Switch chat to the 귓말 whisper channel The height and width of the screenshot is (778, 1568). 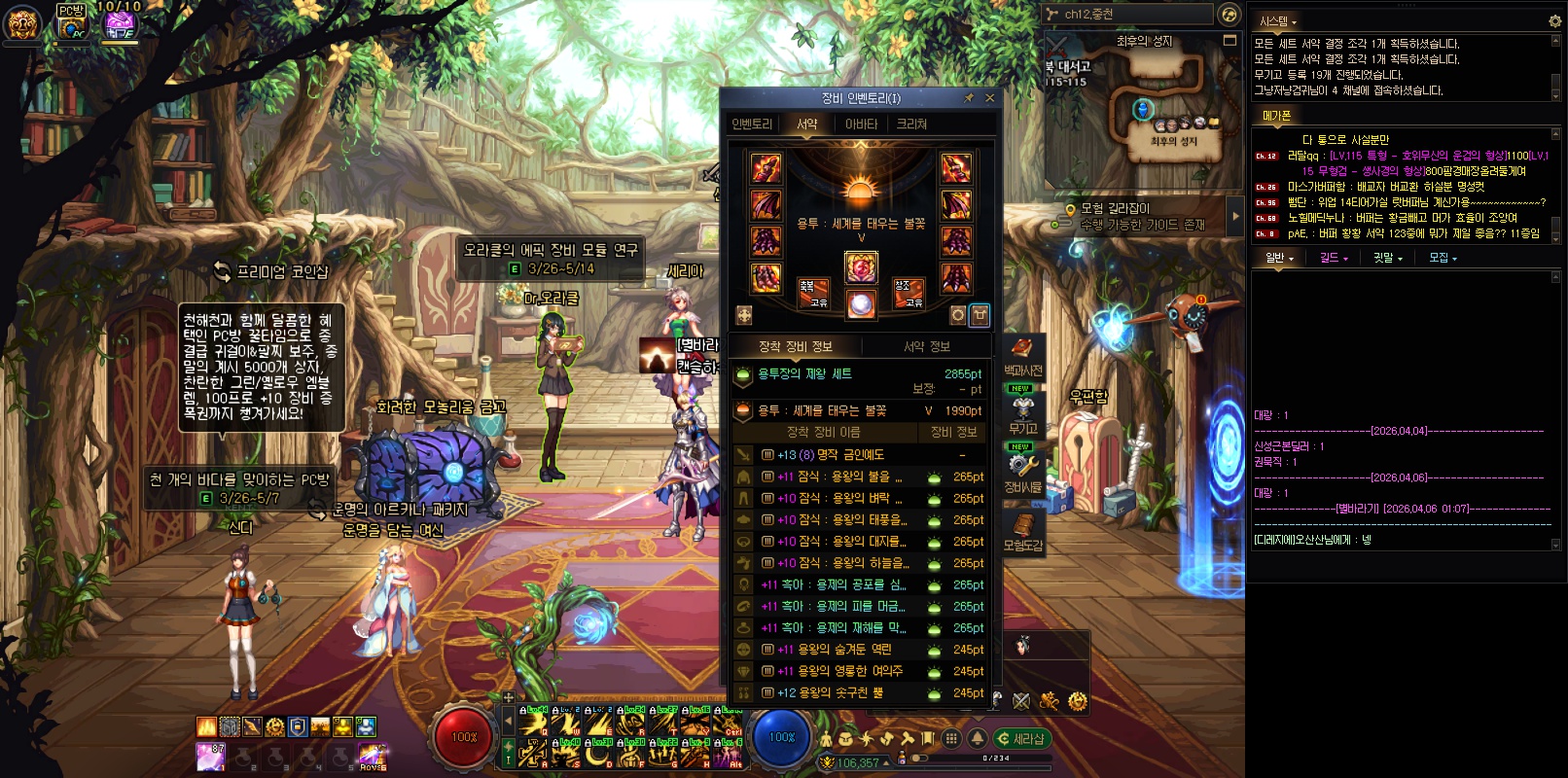(x=1387, y=259)
